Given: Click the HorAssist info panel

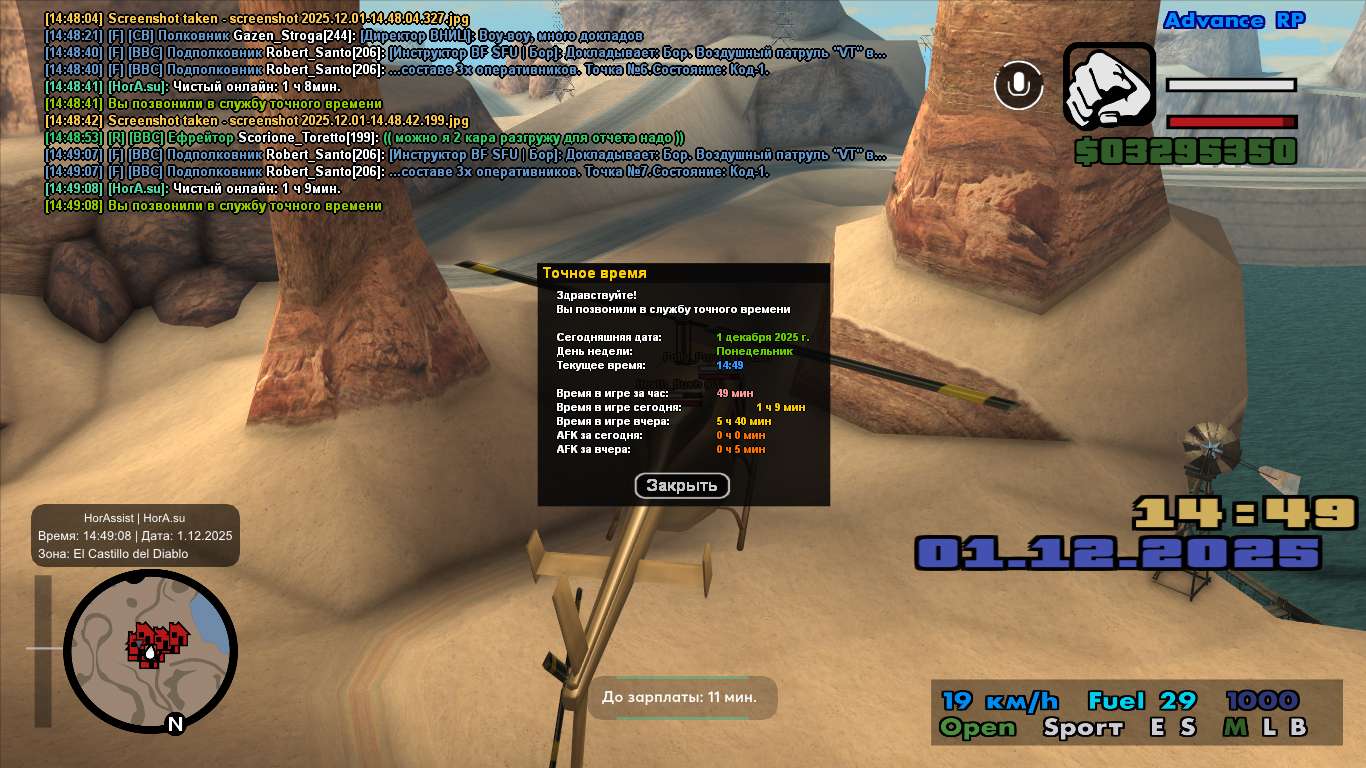Looking at the screenshot, I should (x=135, y=535).
